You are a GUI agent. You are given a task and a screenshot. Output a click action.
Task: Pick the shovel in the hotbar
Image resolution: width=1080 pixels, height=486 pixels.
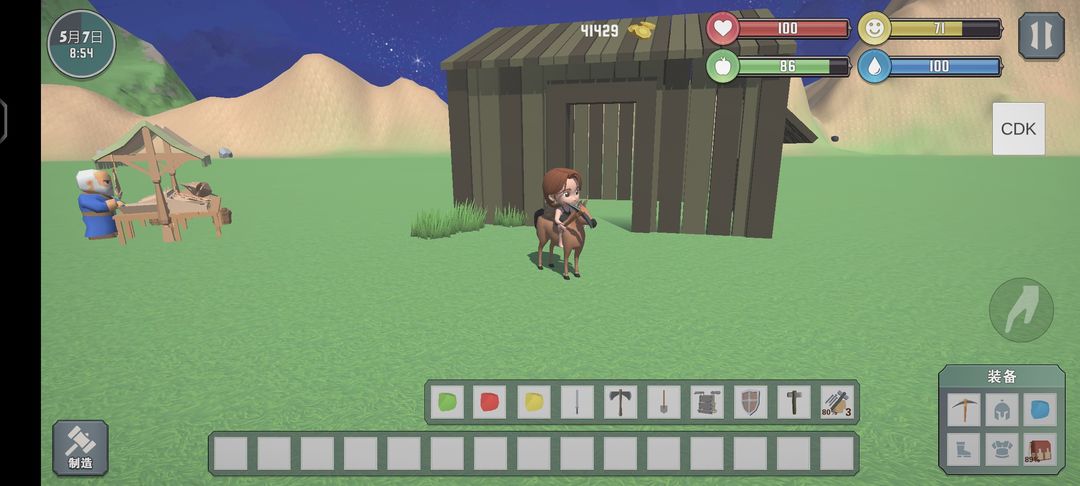click(x=663, y=402)
